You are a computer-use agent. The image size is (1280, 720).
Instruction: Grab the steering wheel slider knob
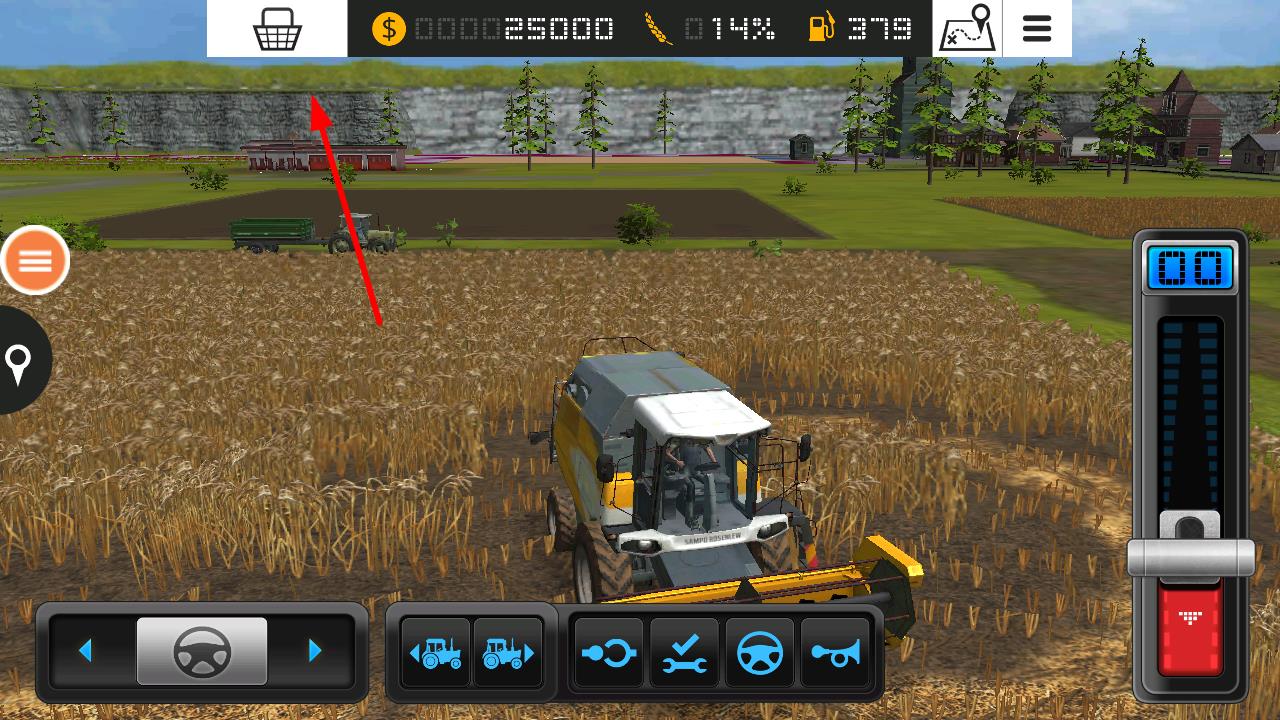(202, 651)
